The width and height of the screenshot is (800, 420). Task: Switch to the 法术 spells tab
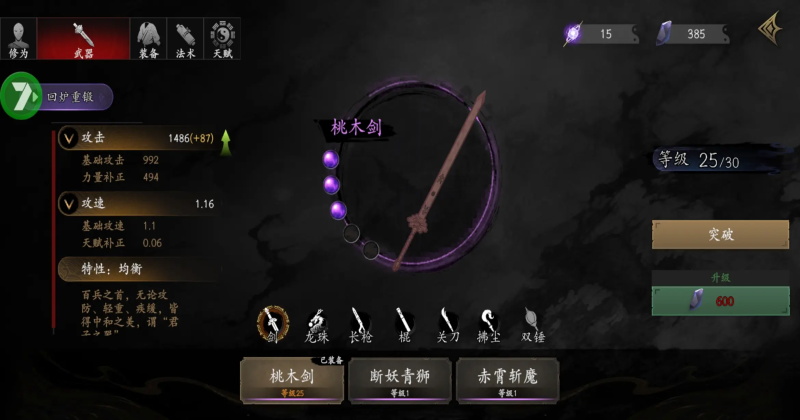[x=185, y=38]
